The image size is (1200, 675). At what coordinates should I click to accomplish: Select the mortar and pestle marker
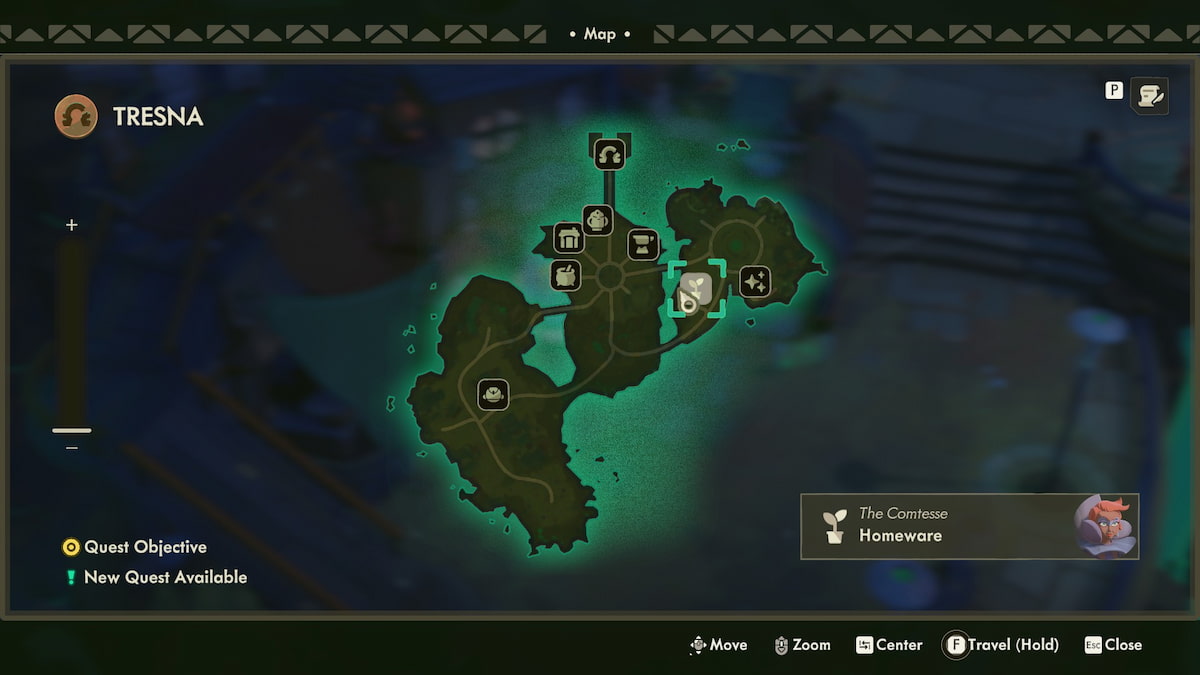(x=566, y=275)
